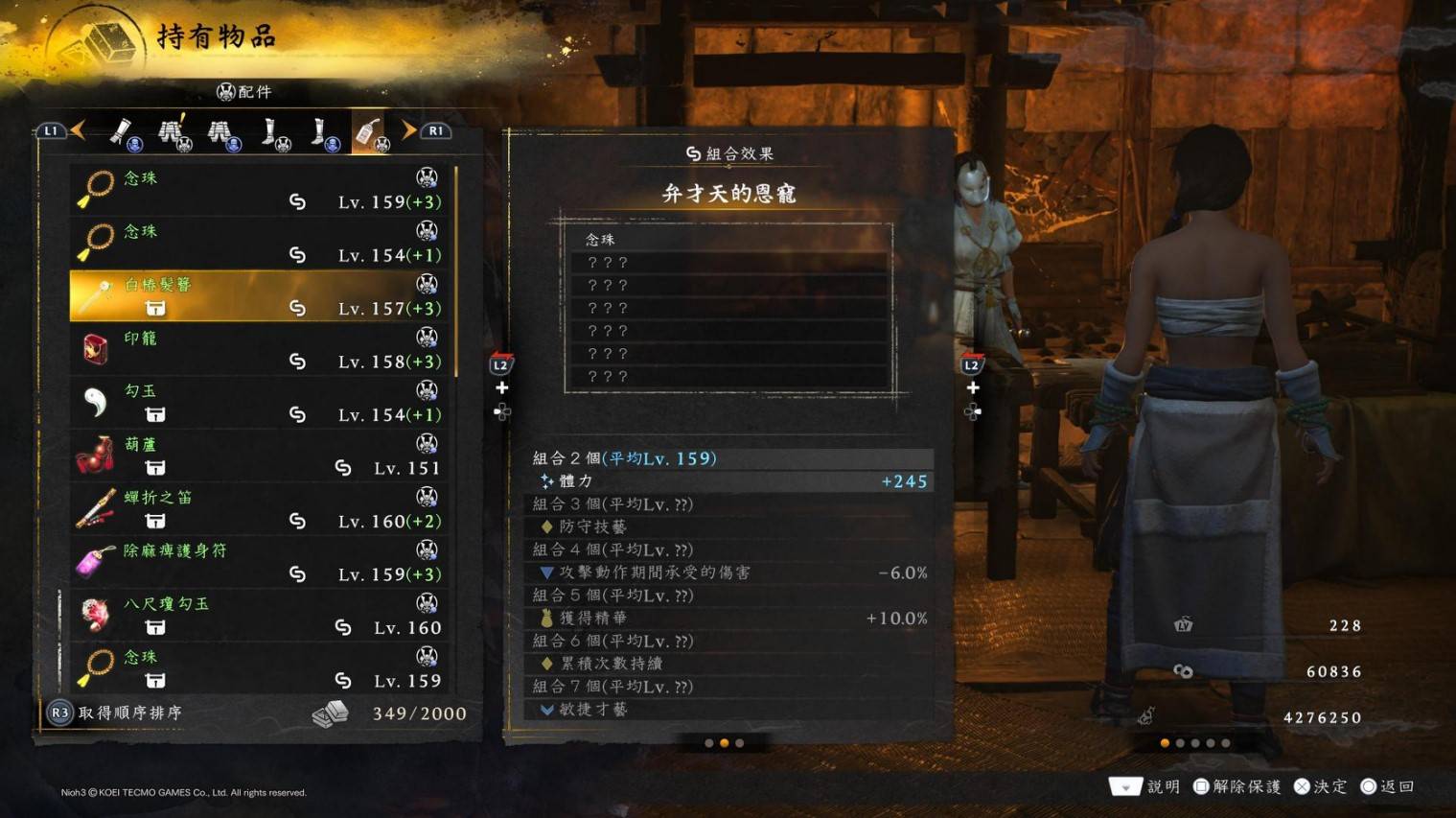Pick the 八尺瓊勾玉 Lv. 160 accessory
This screenshot has width=1456, height=818.
tap(261, 615)
